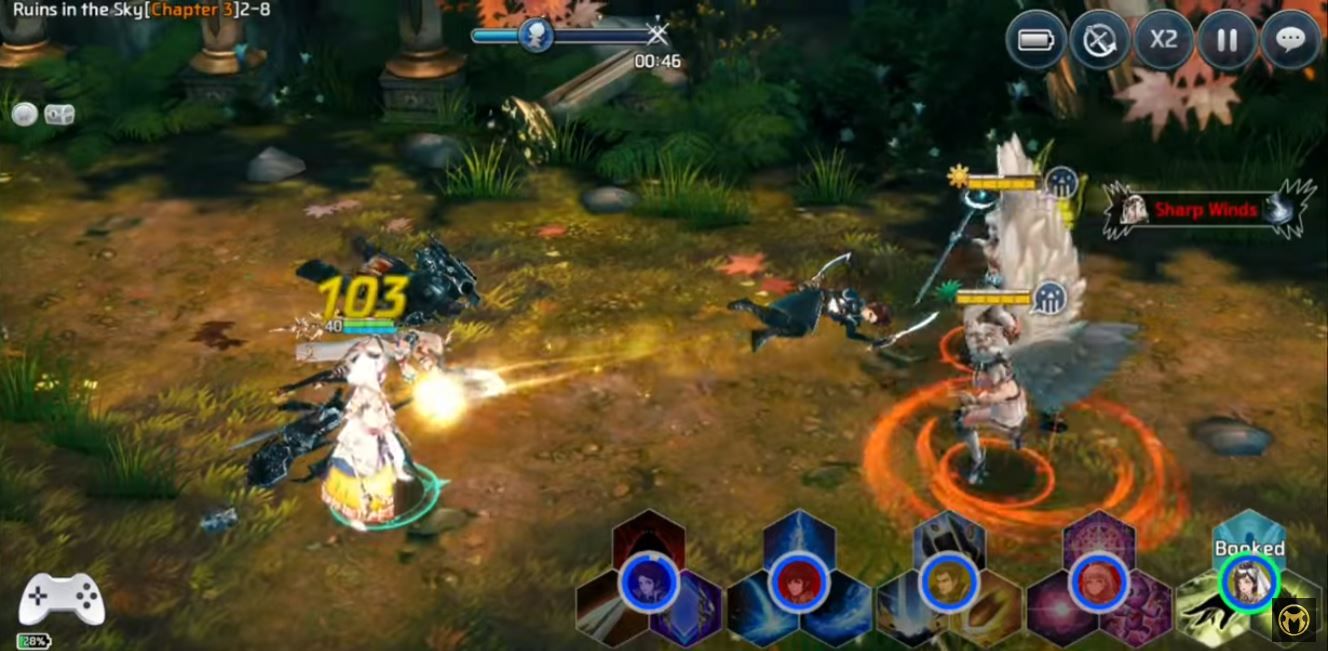Screen dimensions: 1328x651
Task: Select the blond armored hero portrait
Action: click(x=947, y=582)
